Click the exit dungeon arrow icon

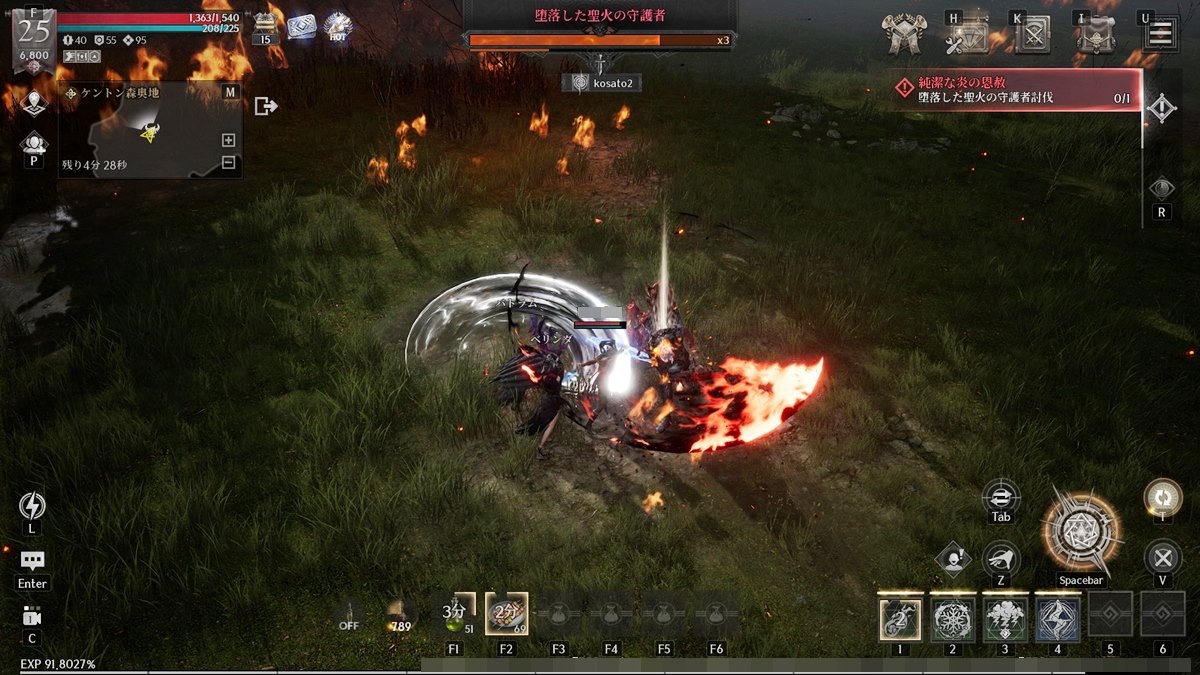(x=266, y=106)
